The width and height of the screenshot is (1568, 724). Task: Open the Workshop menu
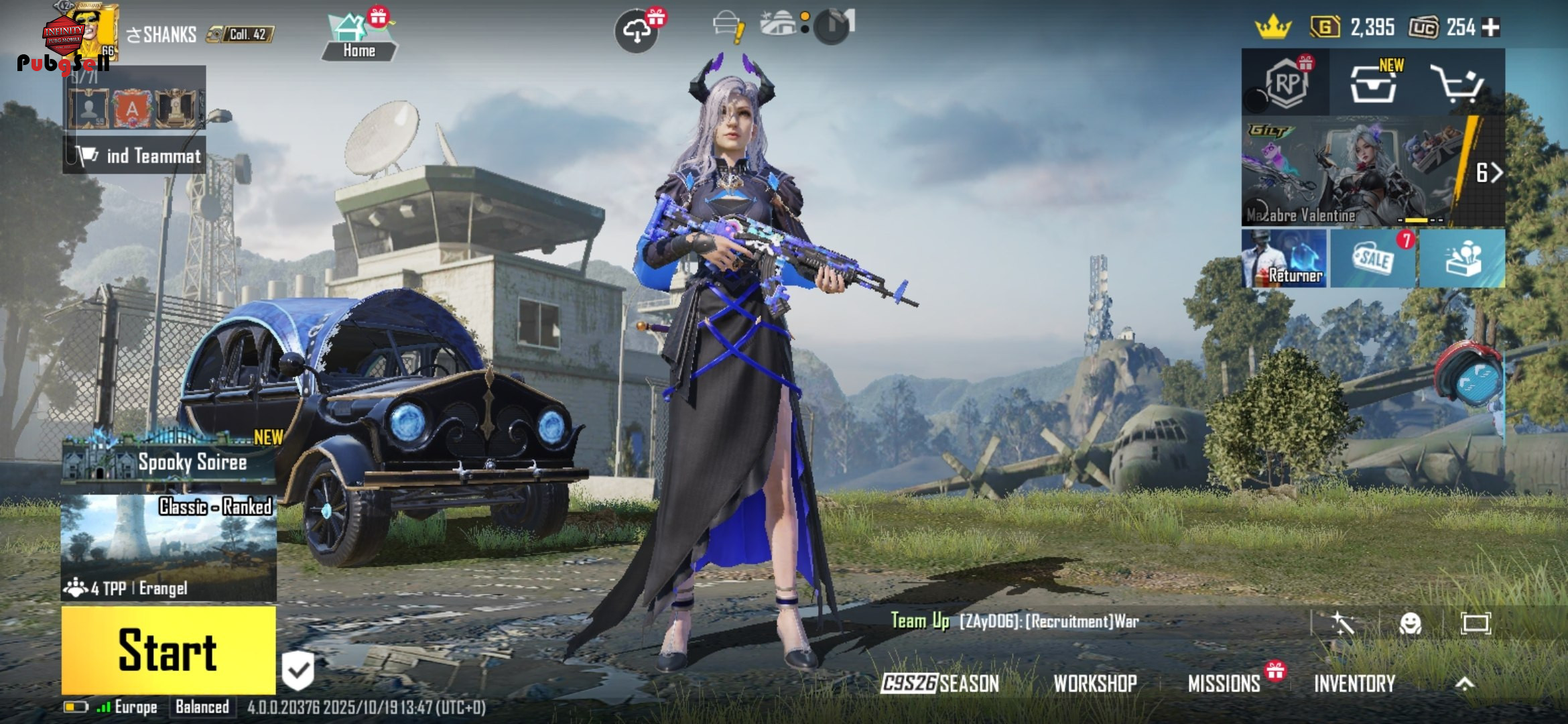click(1095, 683)
